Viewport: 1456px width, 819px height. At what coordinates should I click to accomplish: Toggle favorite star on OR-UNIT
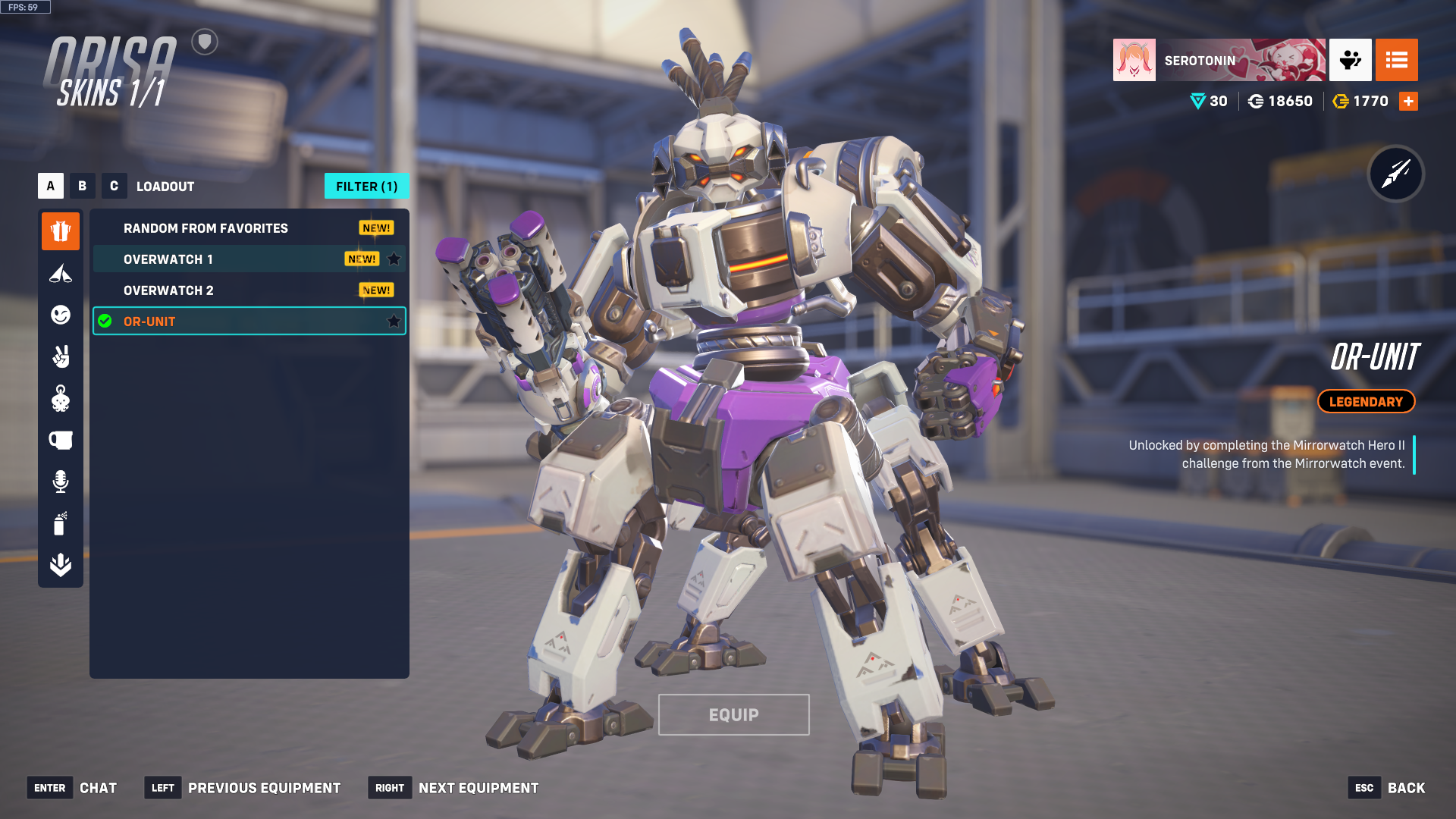(x=394, y=322)
